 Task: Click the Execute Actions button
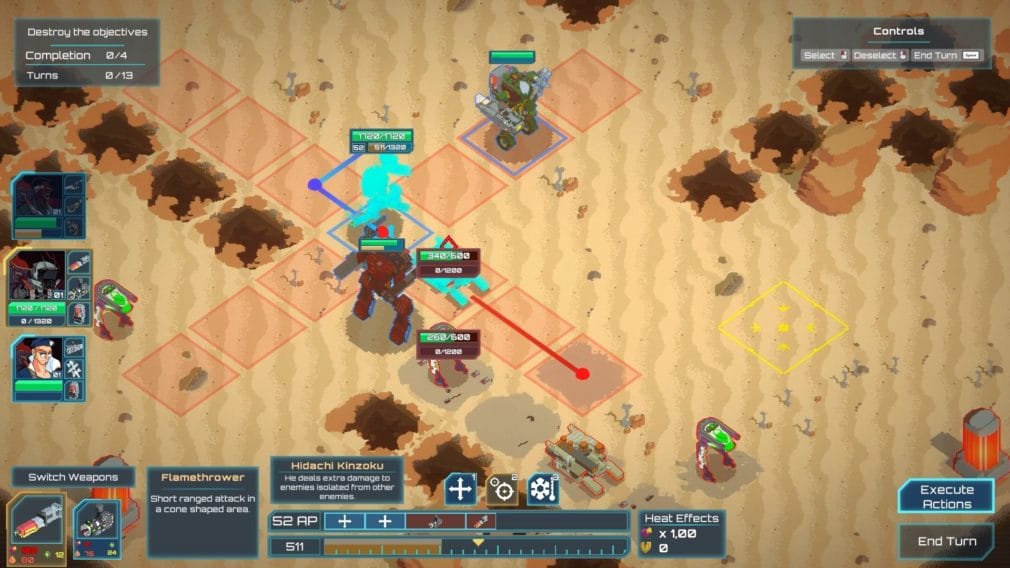(x=946, y=497)
